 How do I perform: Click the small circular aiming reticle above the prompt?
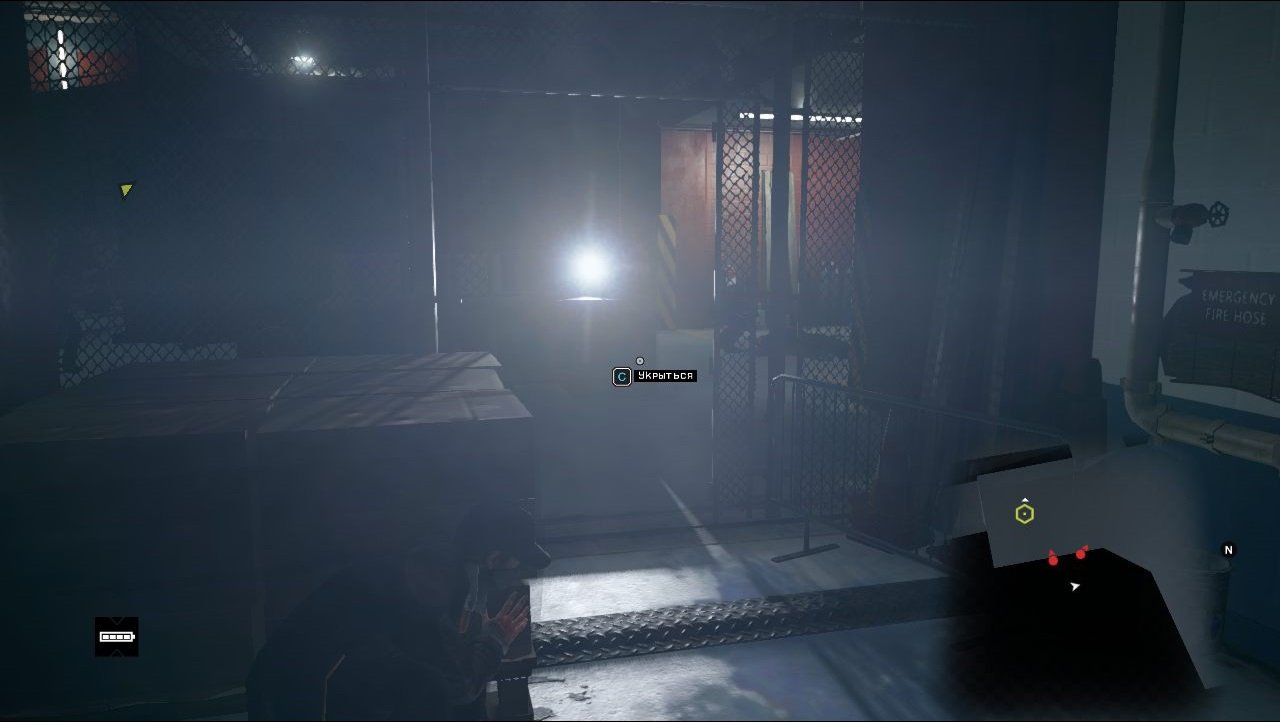(639, 360)
